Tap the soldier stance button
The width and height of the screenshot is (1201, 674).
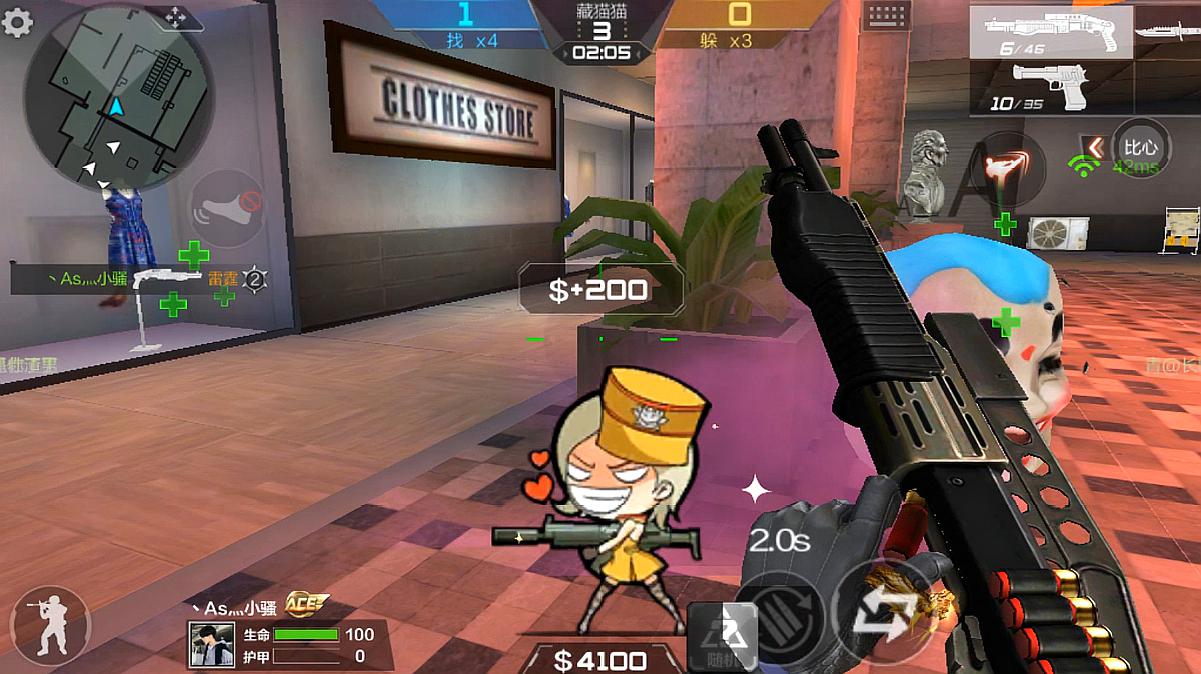(x=50, y=626)
